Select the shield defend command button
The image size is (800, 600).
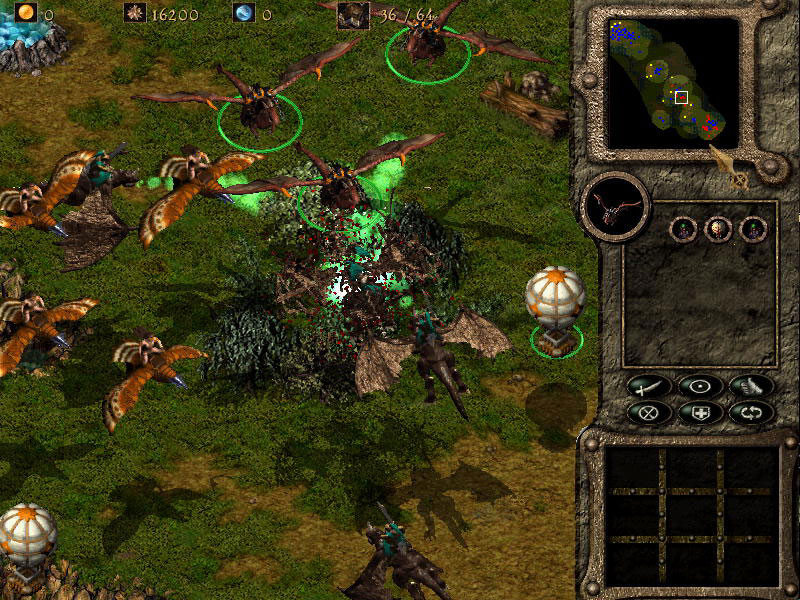699,411
